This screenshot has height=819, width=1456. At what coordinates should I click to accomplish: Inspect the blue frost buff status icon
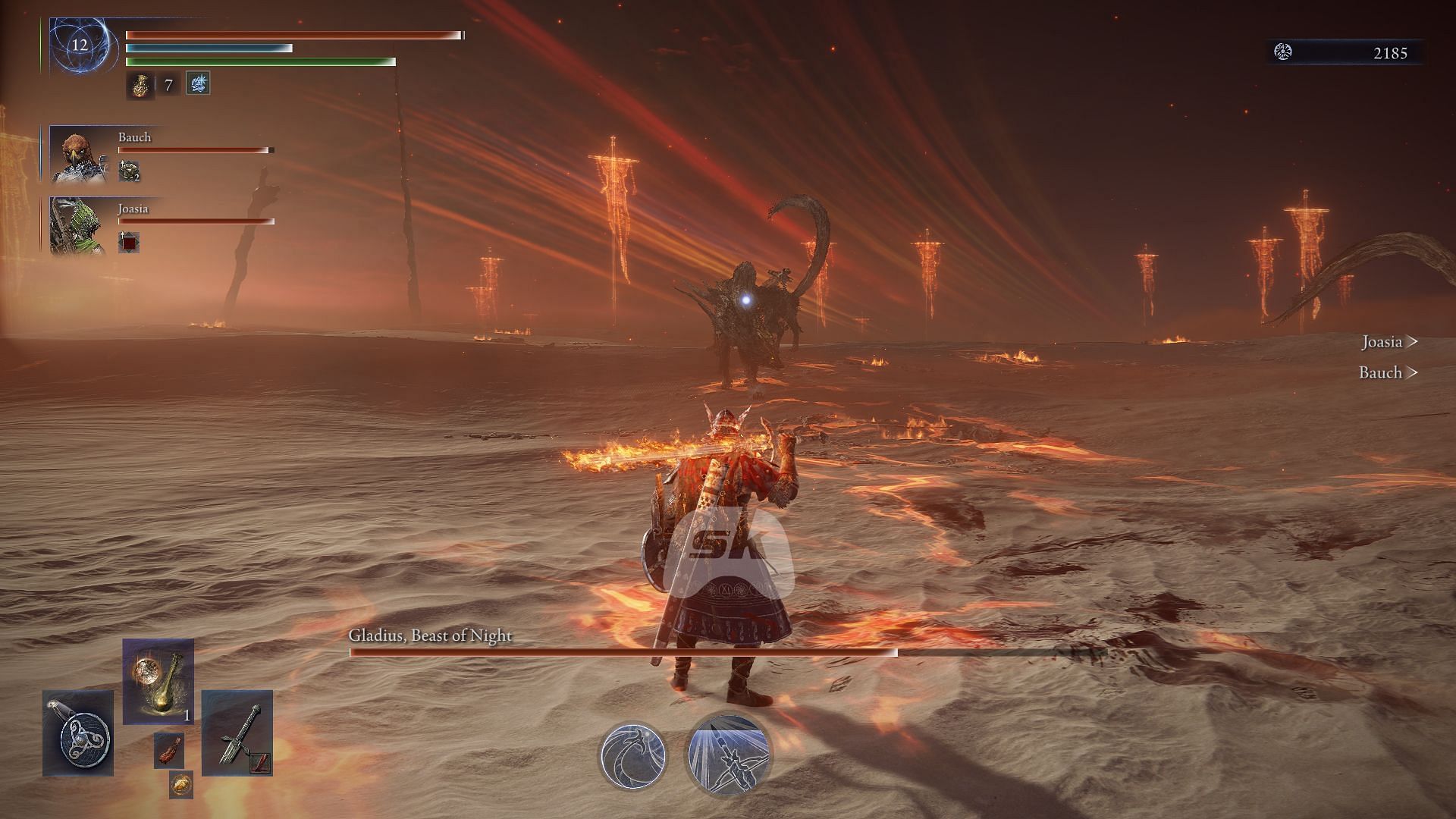point(198,83)
